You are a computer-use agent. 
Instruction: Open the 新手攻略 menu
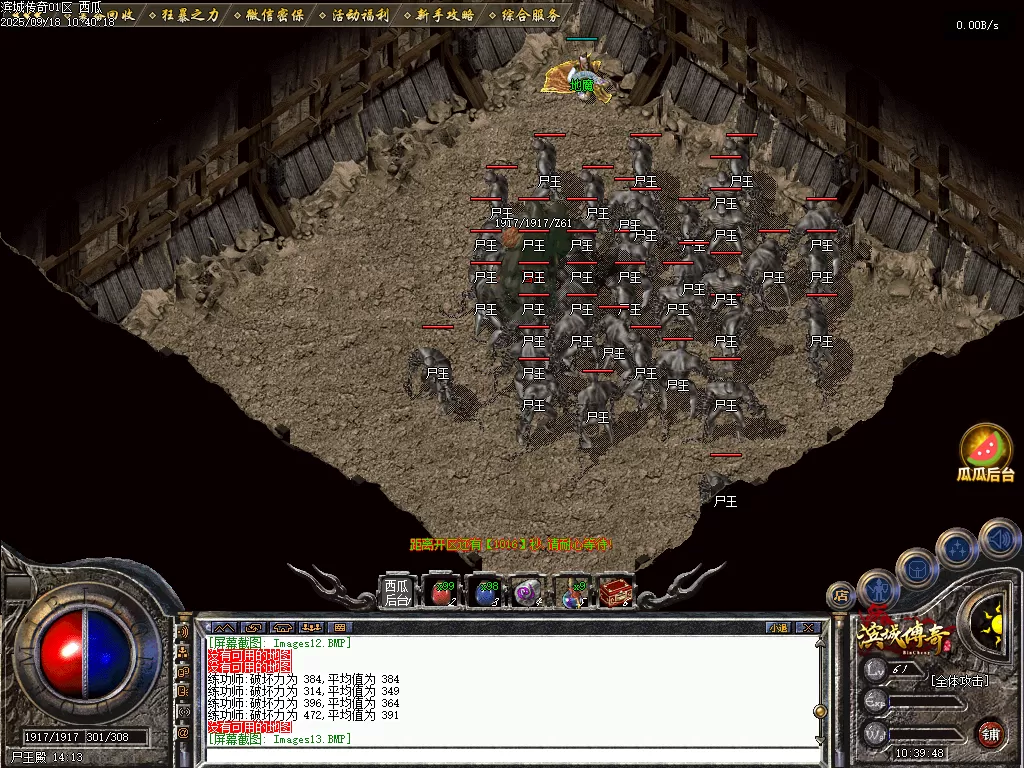[x=445, y=15]
